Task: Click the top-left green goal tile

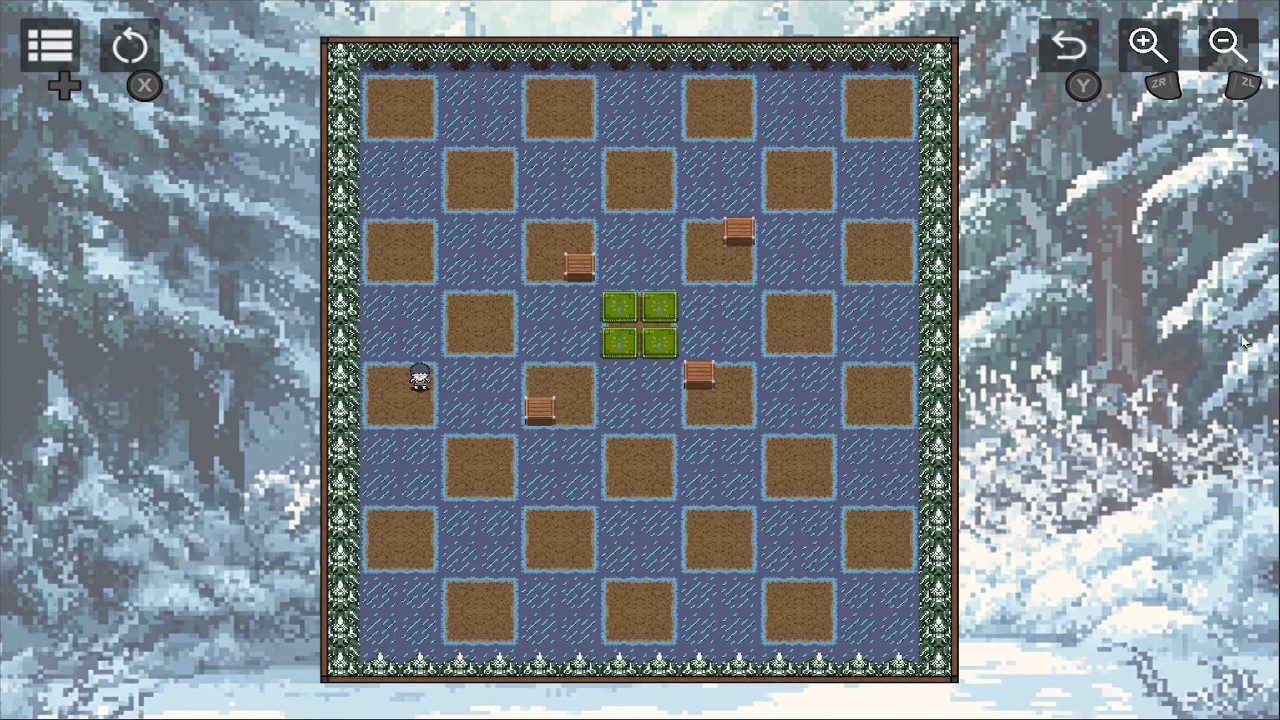Action: pos(620,308)
